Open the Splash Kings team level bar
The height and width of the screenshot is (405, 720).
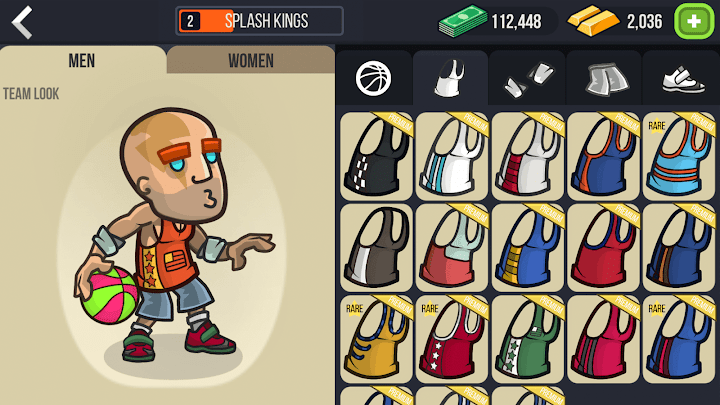click(x=260, y=21)
